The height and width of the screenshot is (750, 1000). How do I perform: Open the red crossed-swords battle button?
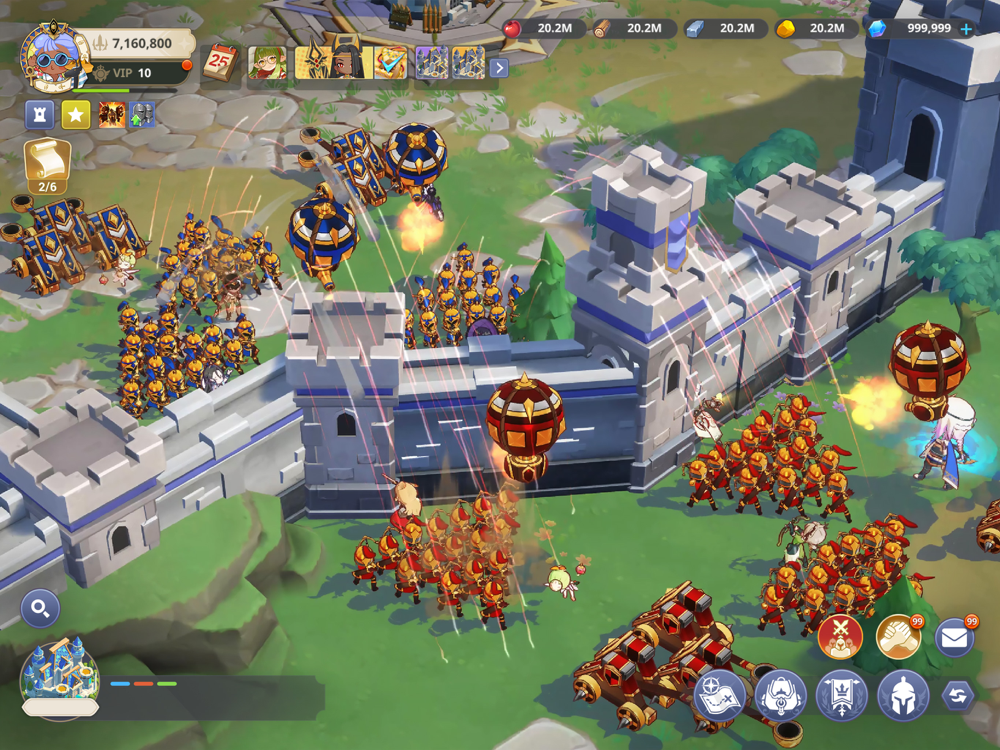tap(840, 636)
